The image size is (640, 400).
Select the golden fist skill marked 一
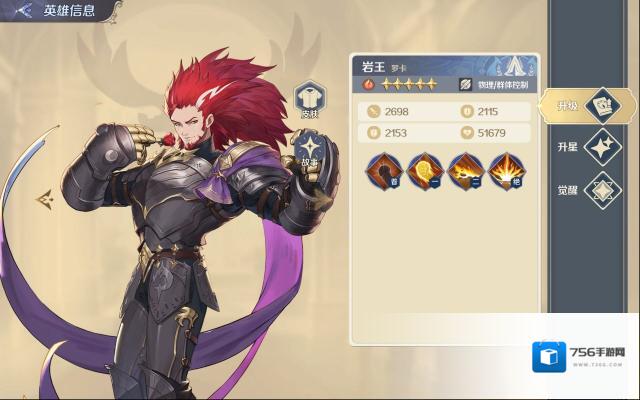425,172
